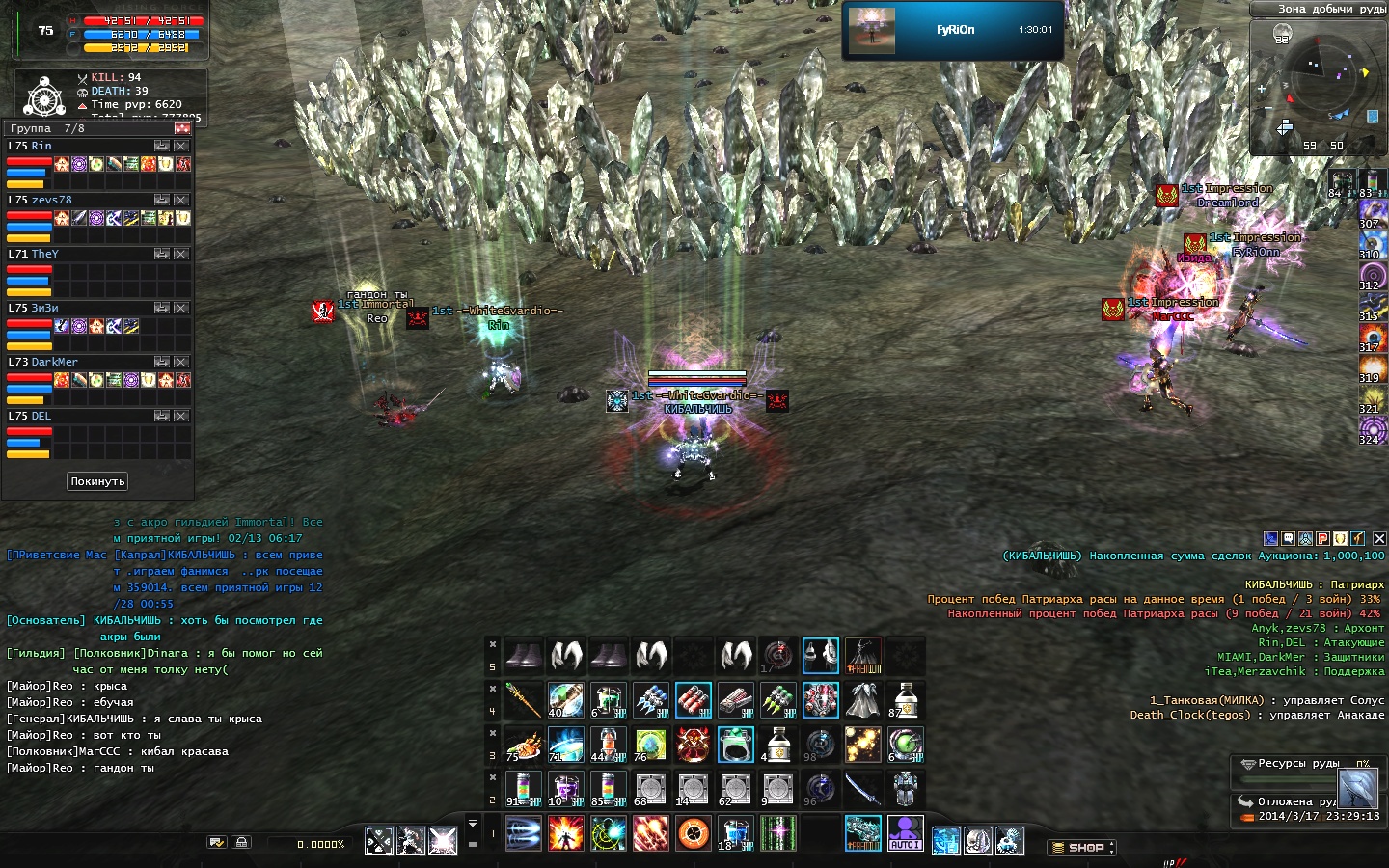Viewport: 1389px width, 868px height.
Task: Use the roast chicken food item
Action: (x=523, y=745)
